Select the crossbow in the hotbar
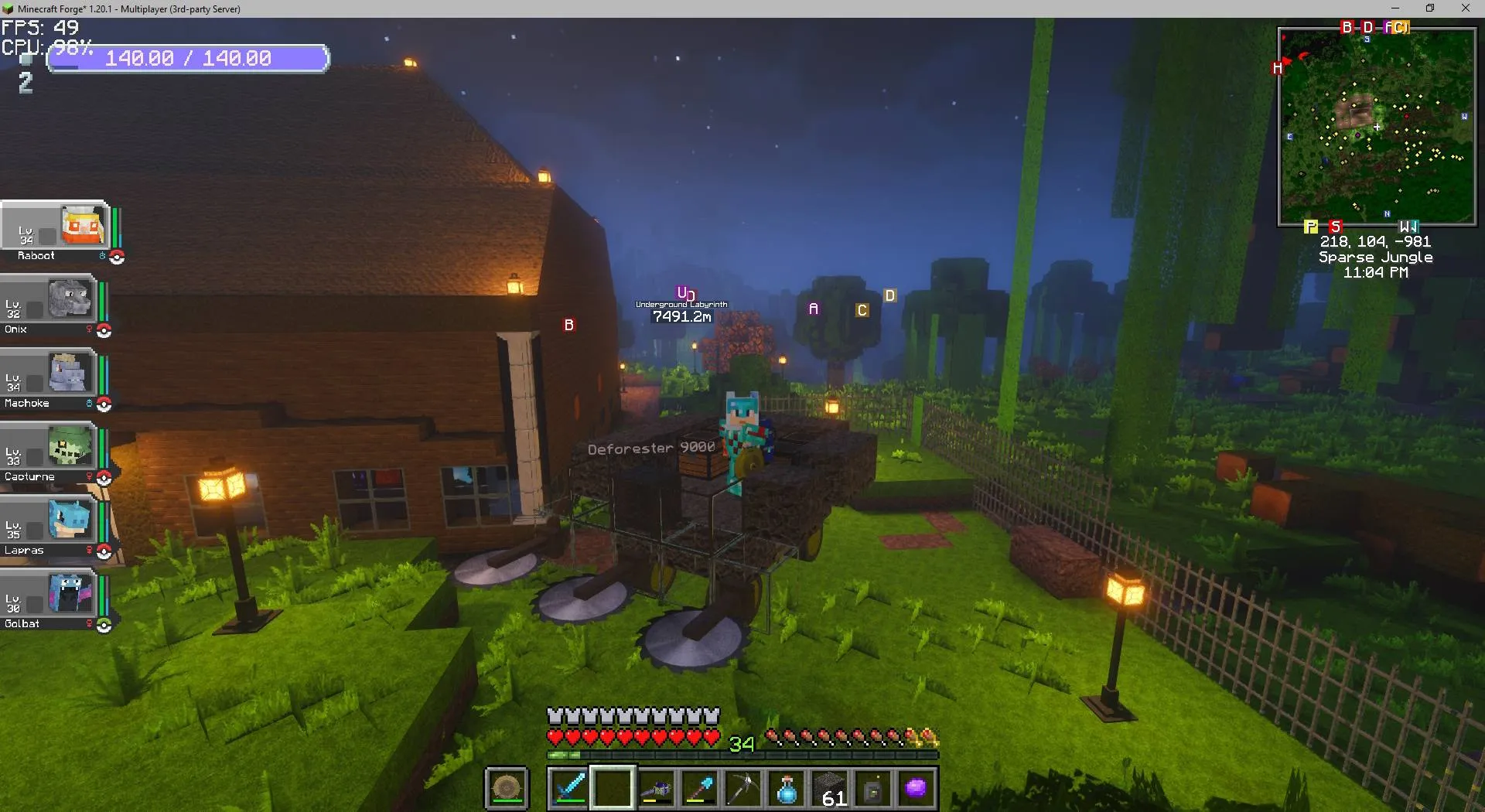This screenshot has width=1485, height=812. [x=657, y=787]
